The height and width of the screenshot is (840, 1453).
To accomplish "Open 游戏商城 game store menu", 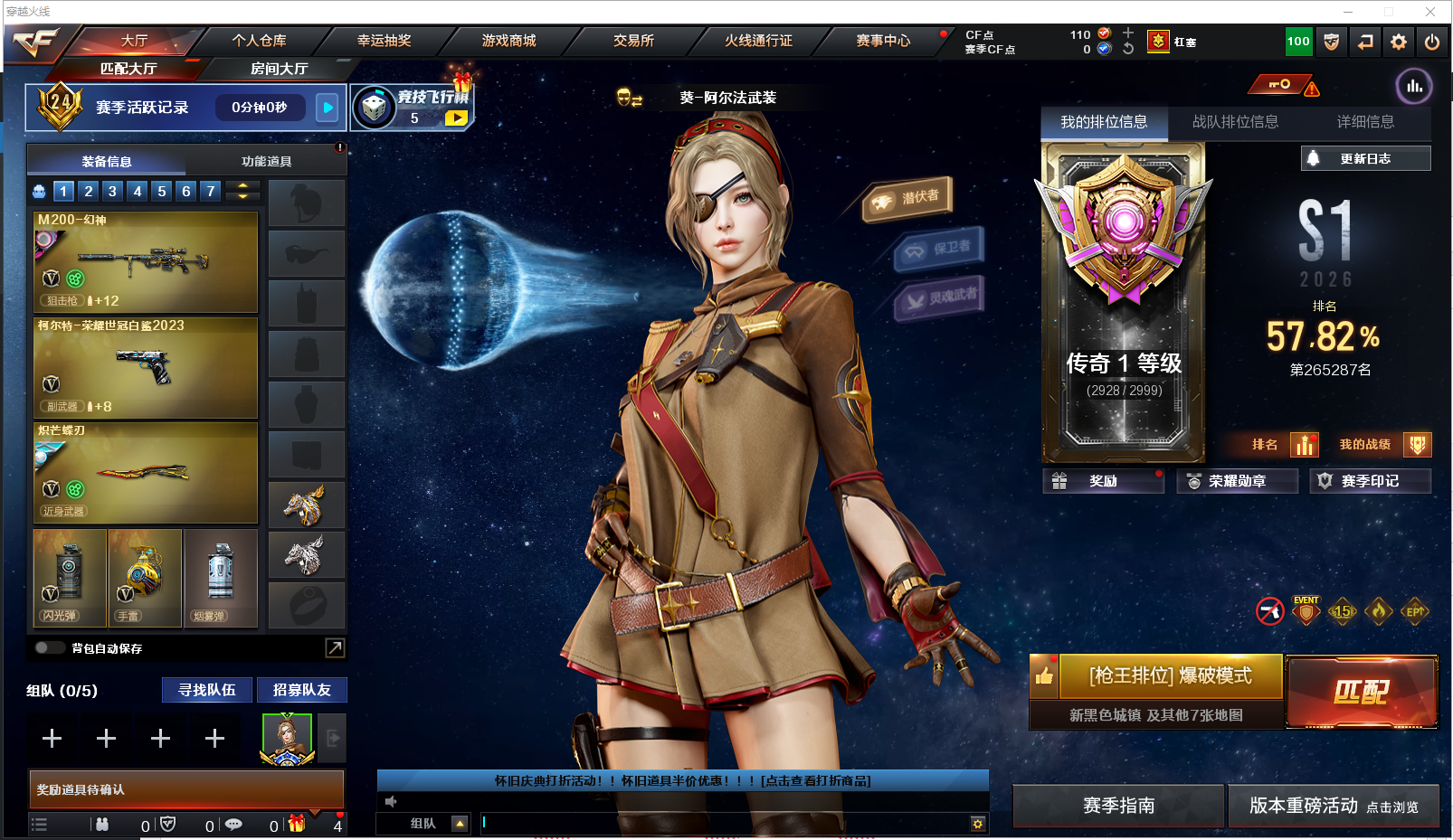I will pos(508,41).
